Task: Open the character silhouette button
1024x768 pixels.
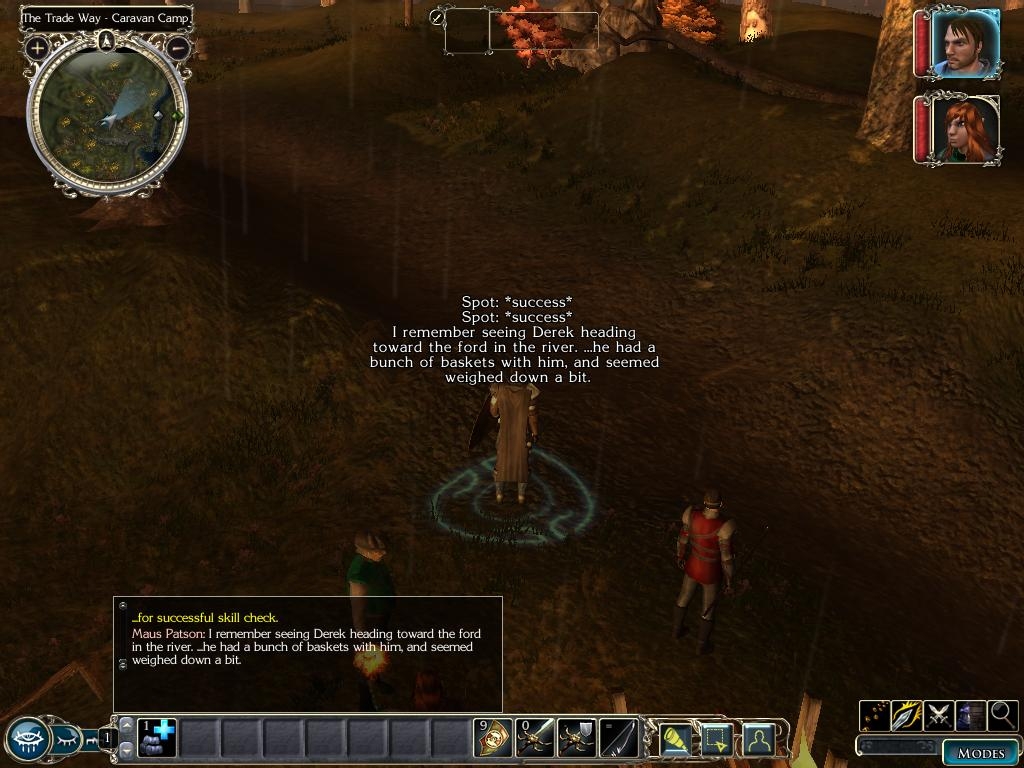Action: (x=759, y=739)
